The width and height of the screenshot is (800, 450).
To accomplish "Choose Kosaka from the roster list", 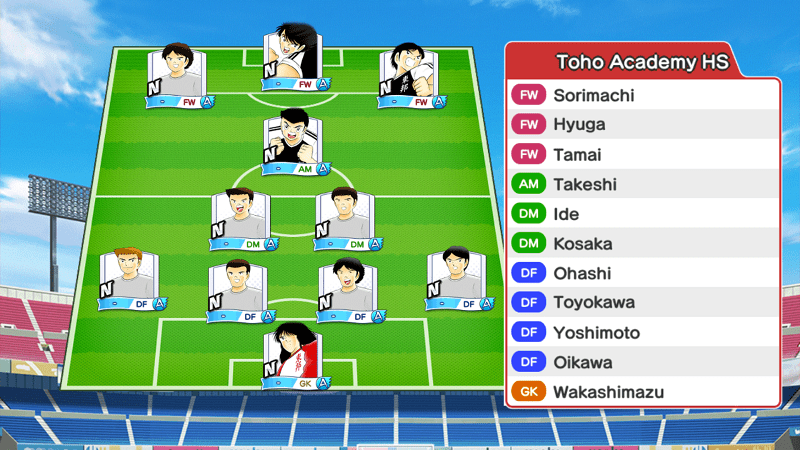I will click(642, 244).
